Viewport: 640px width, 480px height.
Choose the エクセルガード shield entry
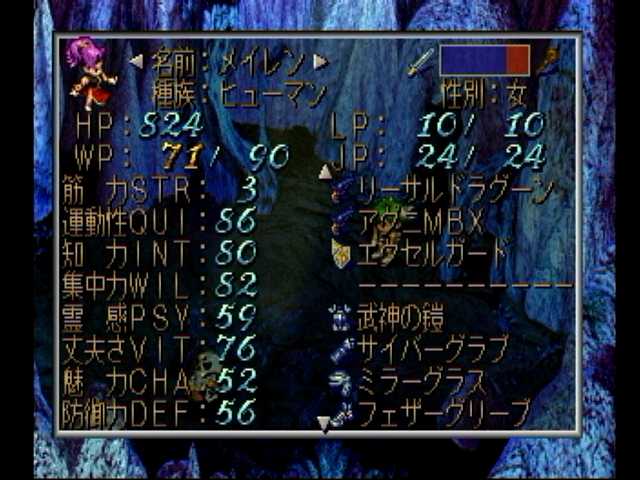tap(432, 252)
